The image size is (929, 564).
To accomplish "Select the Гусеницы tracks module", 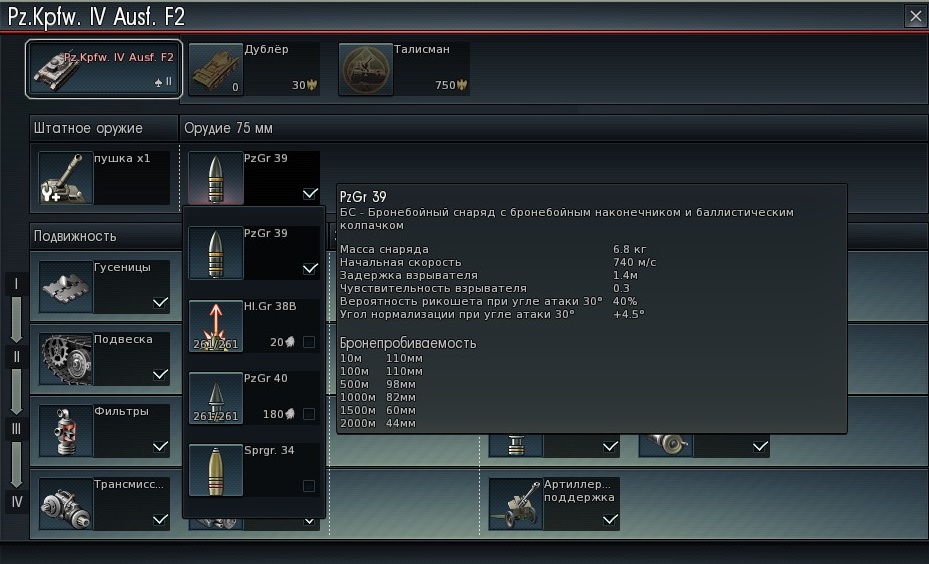I will 104,286.
